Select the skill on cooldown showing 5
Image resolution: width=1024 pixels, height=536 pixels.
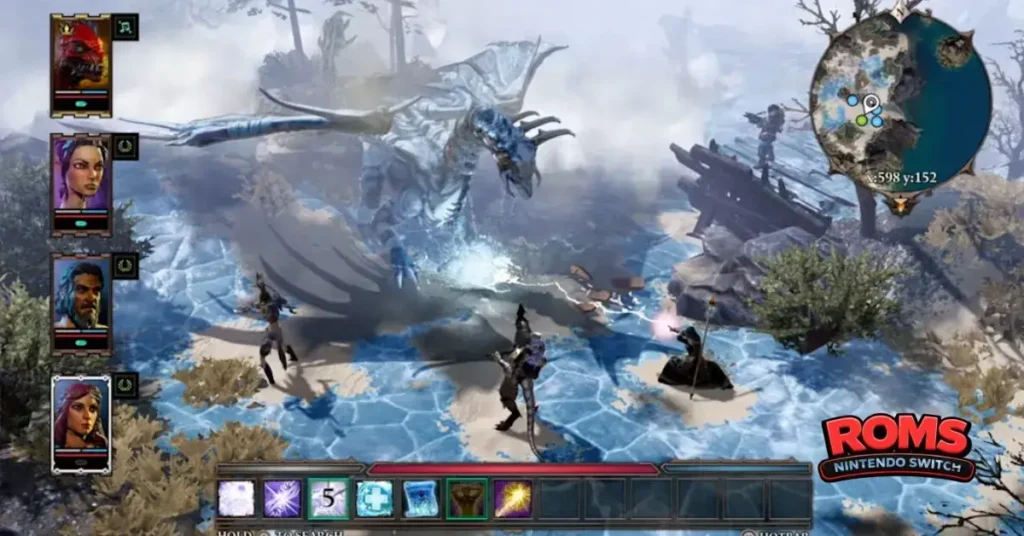click(x=328, y=498)
